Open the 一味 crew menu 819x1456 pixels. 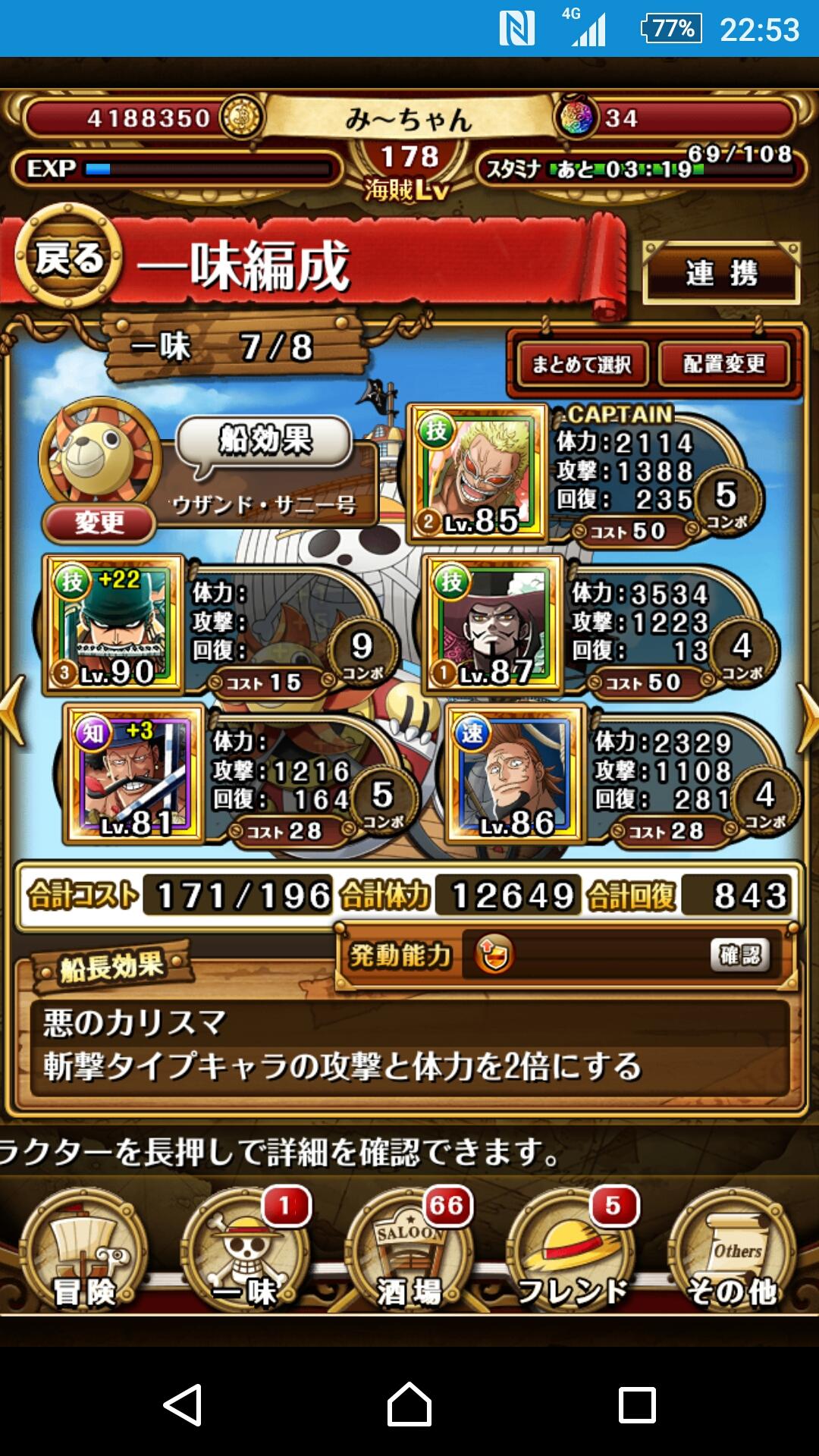(246, 1251)
